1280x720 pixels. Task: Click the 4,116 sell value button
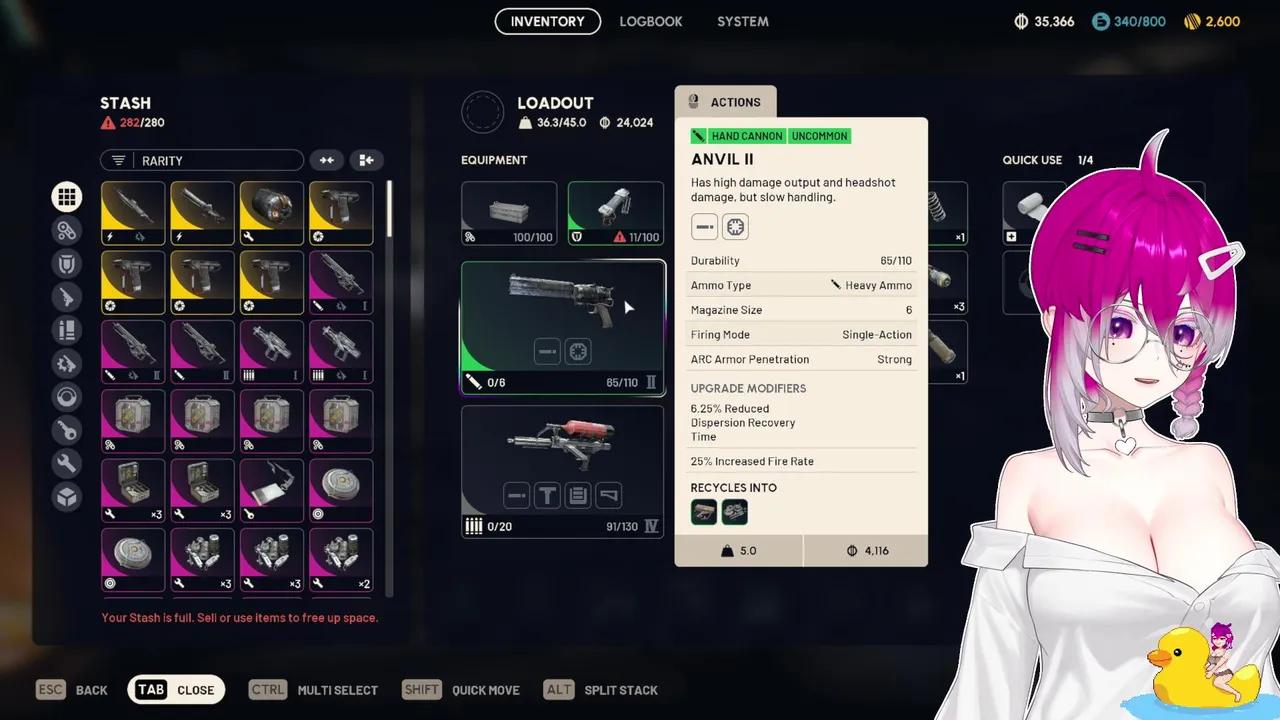864,550
